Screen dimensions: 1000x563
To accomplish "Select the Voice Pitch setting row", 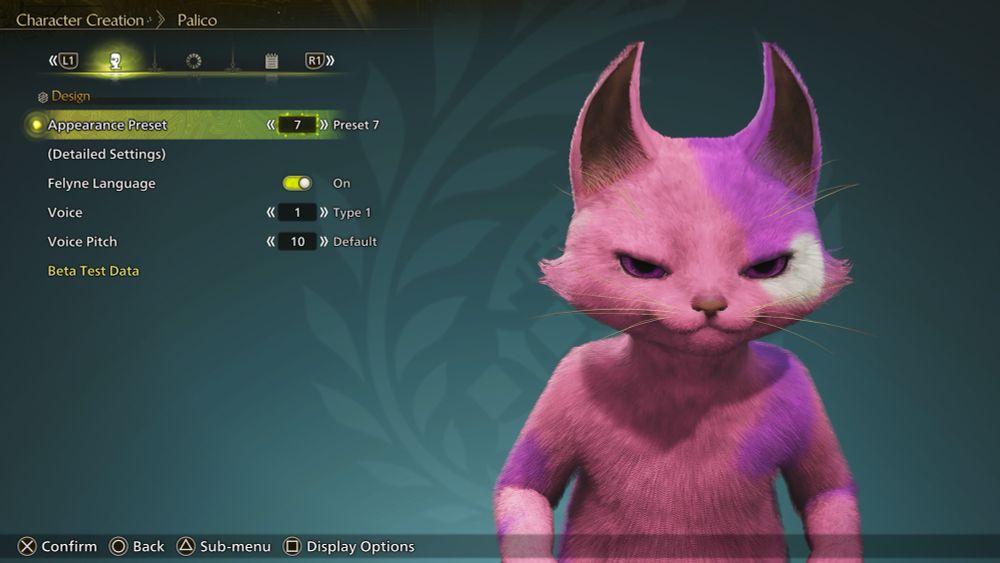I will click(82, 241).
